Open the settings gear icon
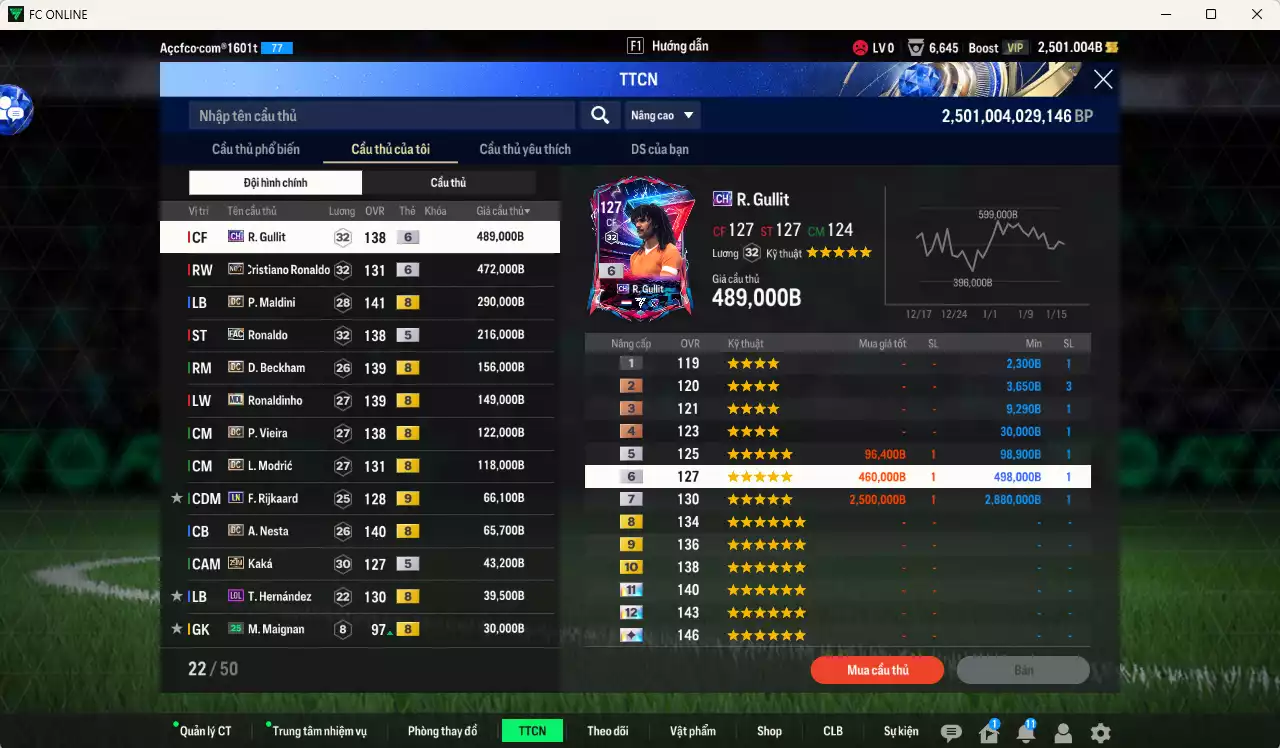Viewport: 1280px width, 748px height. point(1099,732)
